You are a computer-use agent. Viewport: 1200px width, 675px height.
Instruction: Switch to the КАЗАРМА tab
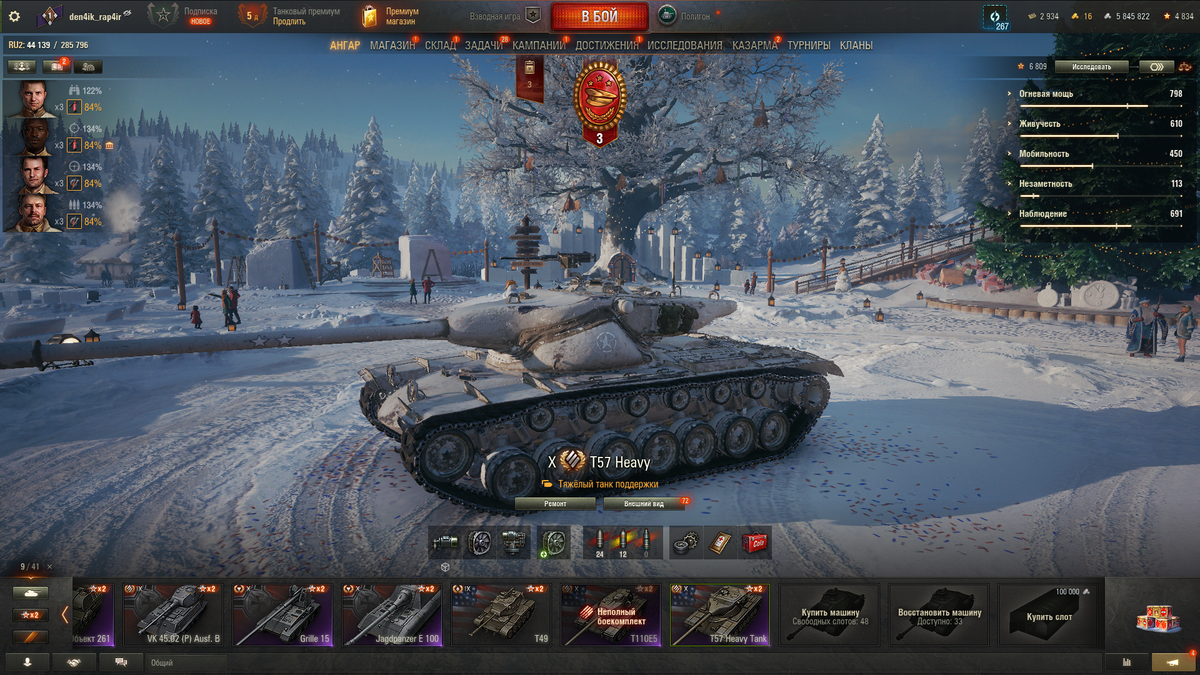click(755, 45)
